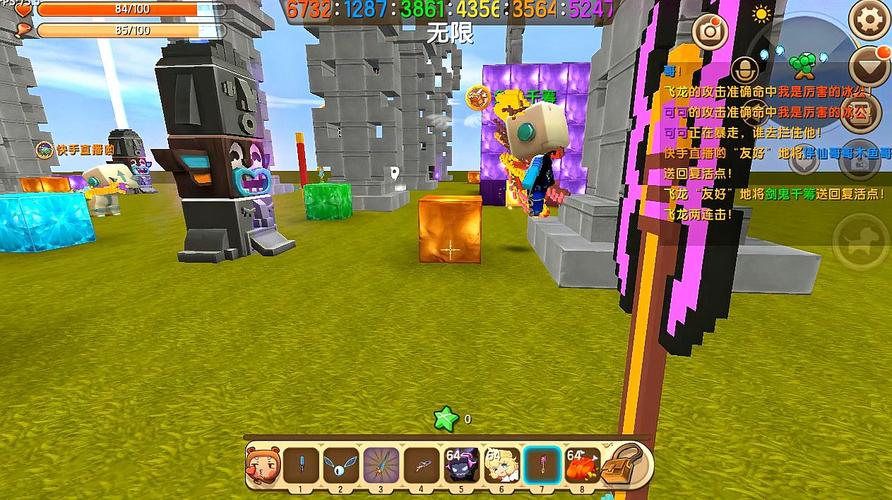Viewport: 892px width, 500px height.
Task: Toggle the microphone voice chat button
Action: [743, 70]
